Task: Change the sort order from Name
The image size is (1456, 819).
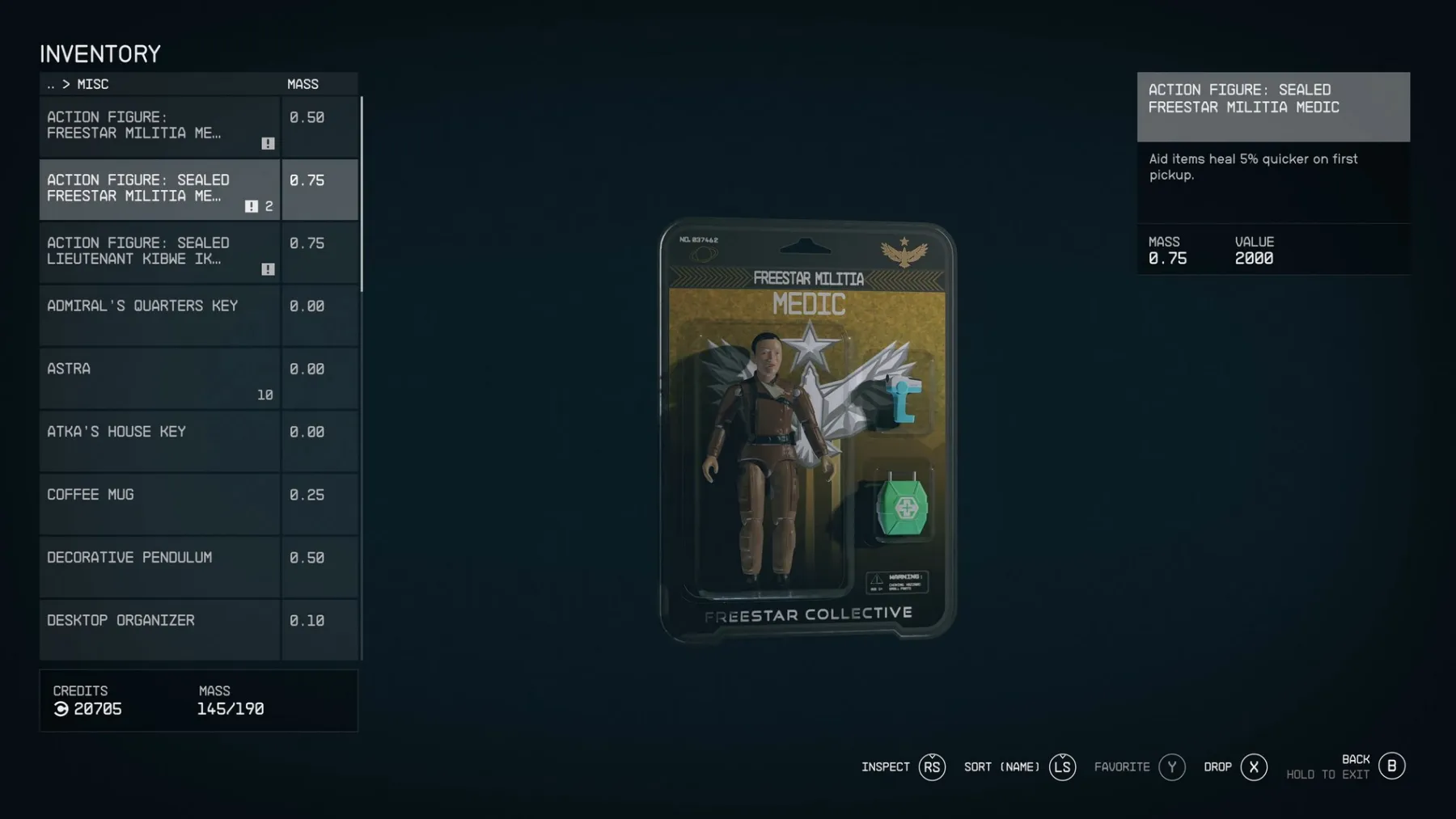Action: pyautogui.click(x=1062, y=766)
